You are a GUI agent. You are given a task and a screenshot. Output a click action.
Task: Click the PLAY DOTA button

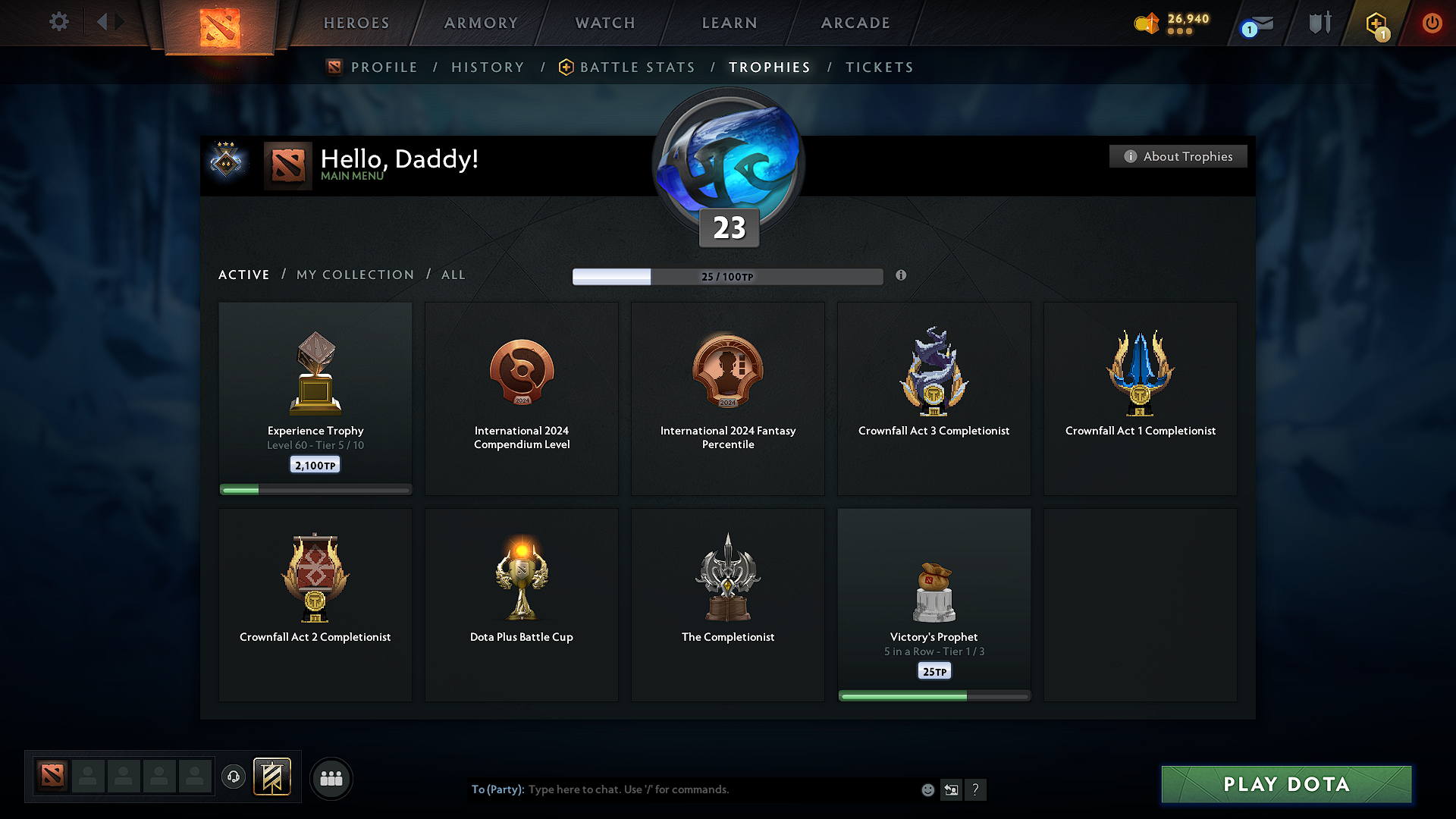pyautogui.click(x=1286, y=784)
